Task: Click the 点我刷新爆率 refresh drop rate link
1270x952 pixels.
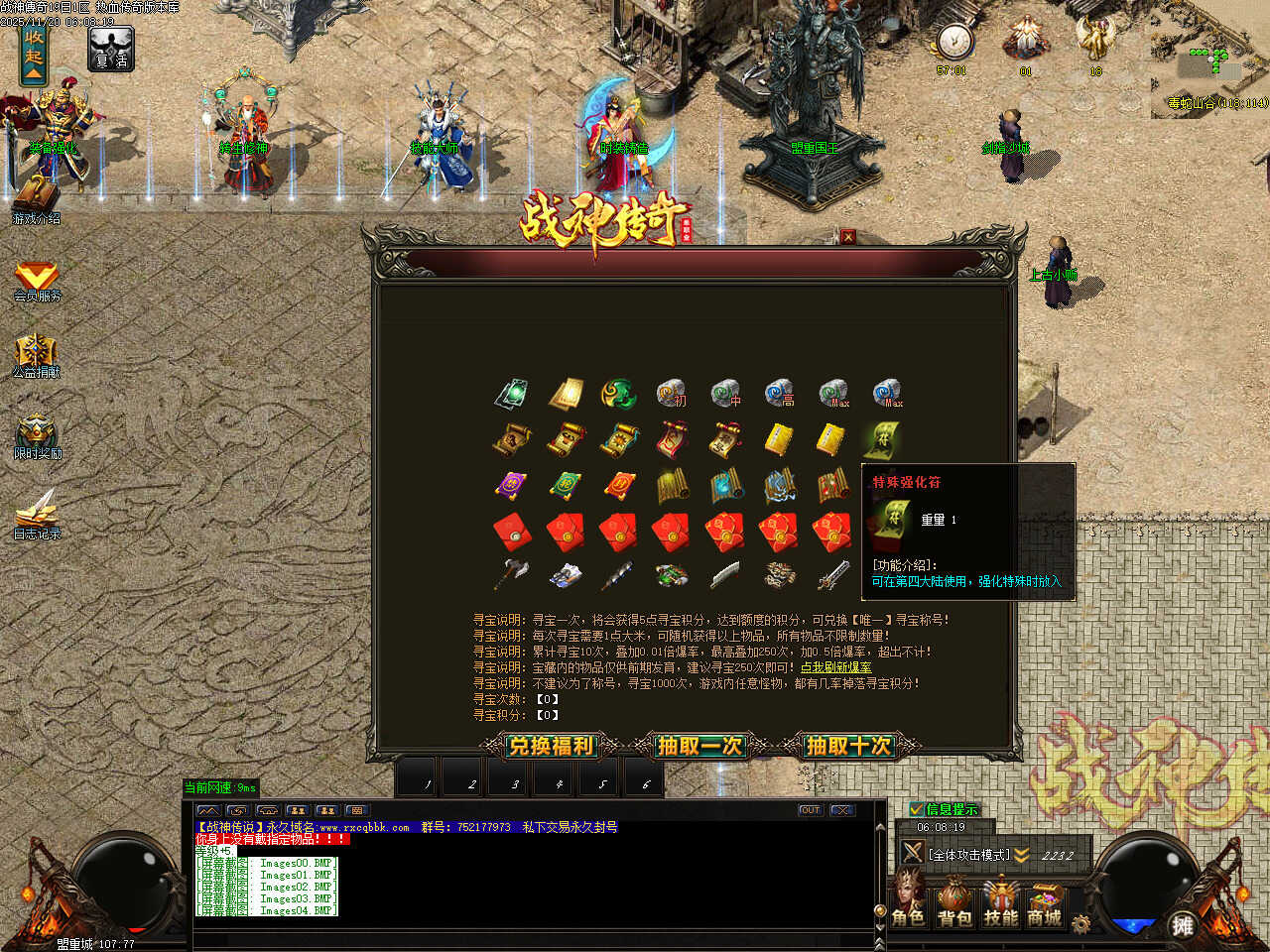Action: [836, 667]
